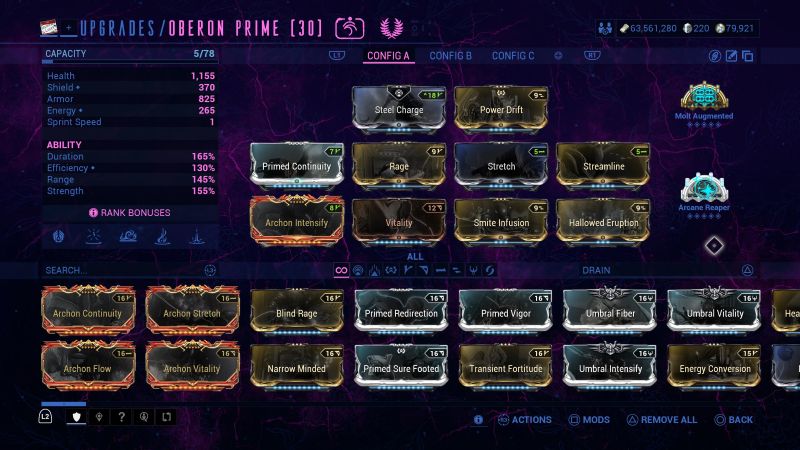Viewport: 800px width, 450px height.
Task: Switch to Config C tab
Action: point(513,56)
